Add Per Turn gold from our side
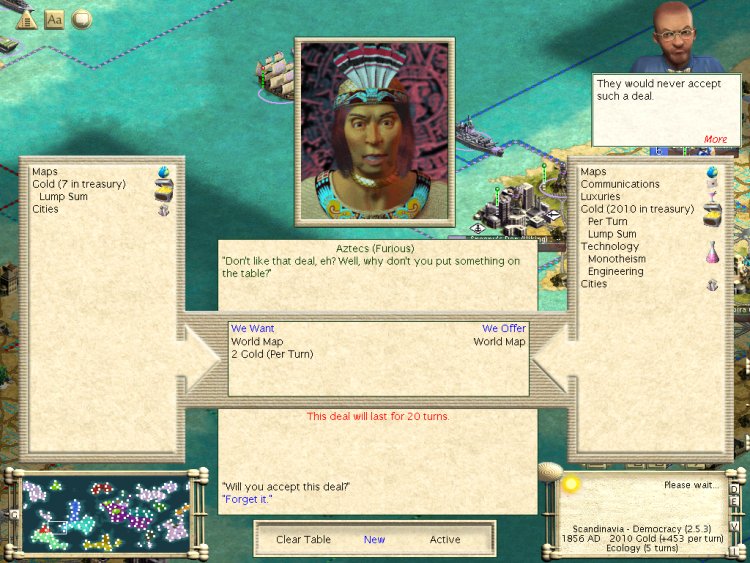 (x=608, y=222)
